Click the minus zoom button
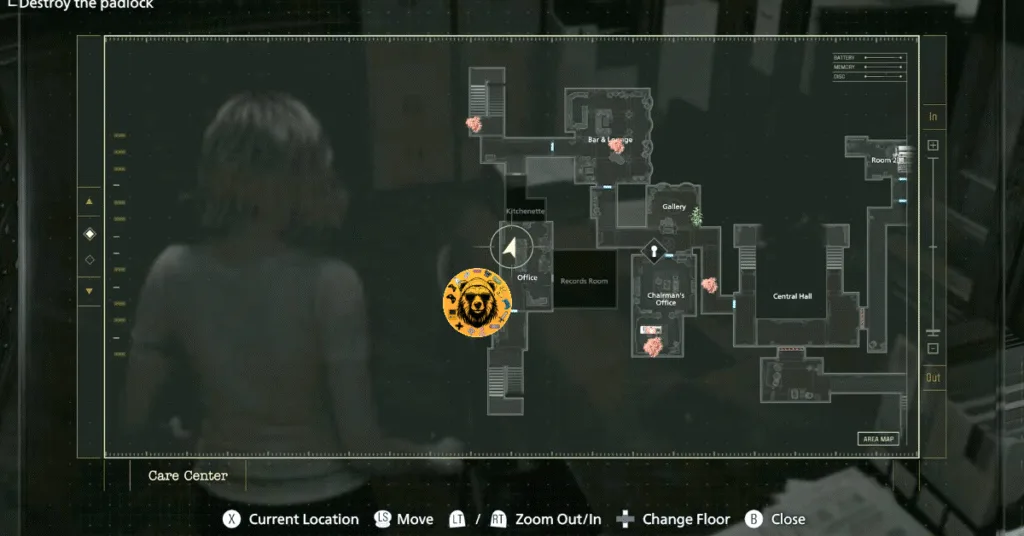The width and height of the screenshot is (1024, 536). [x=933, y=348]
